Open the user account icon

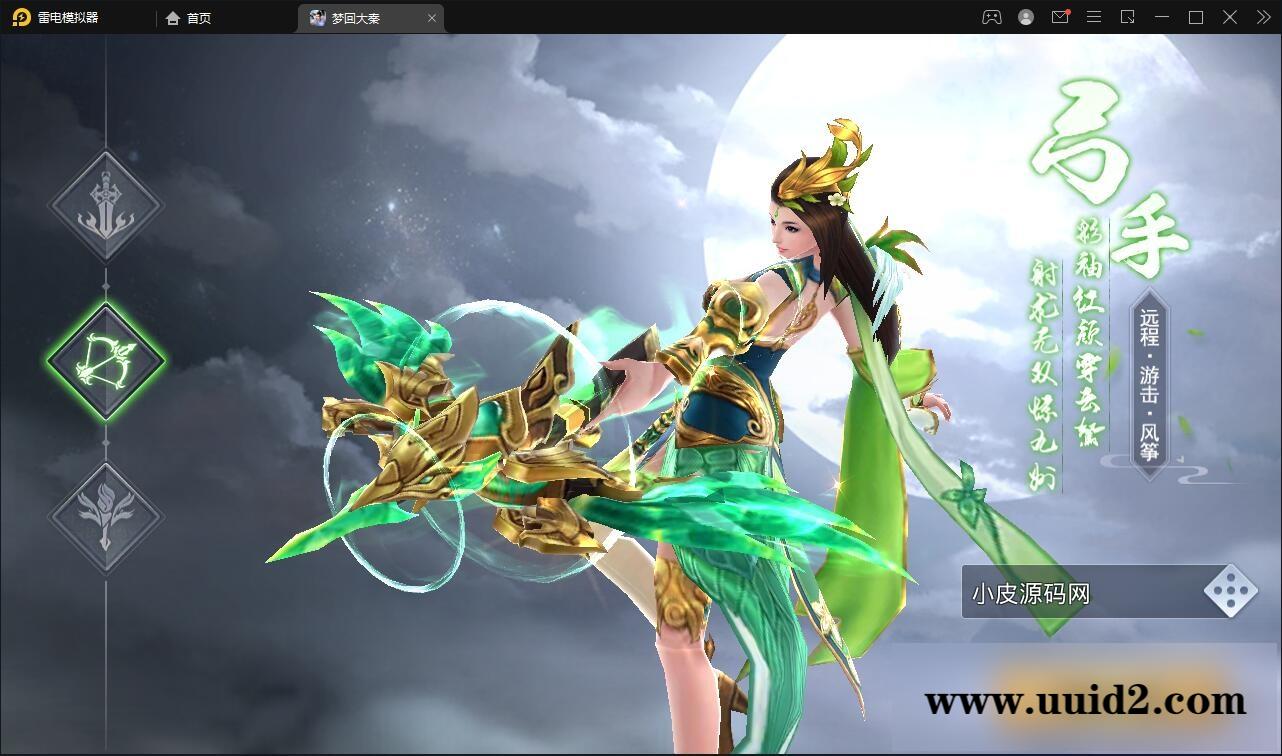pyautogui.click(x=1025, y=17)
